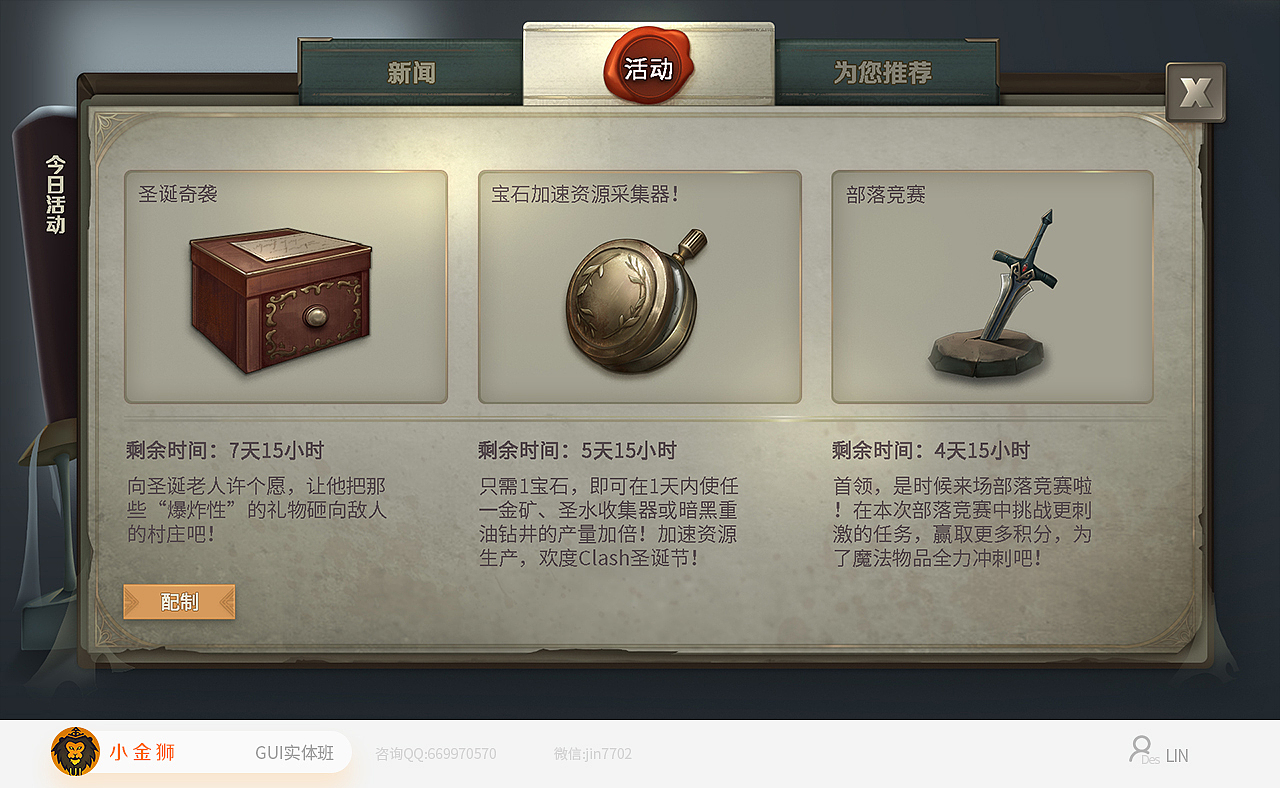Click the QQ contact text 669970570
The width and height of the screenshot is (1280, 788).
coord(437,754)
